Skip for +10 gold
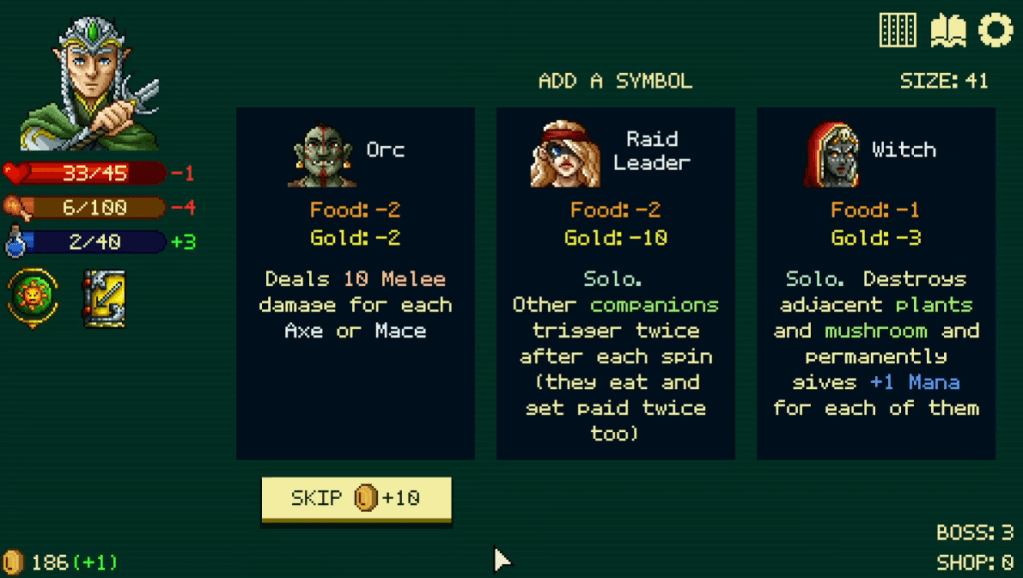This screenshot has height=578, width=1023. (x=356, y=498)
